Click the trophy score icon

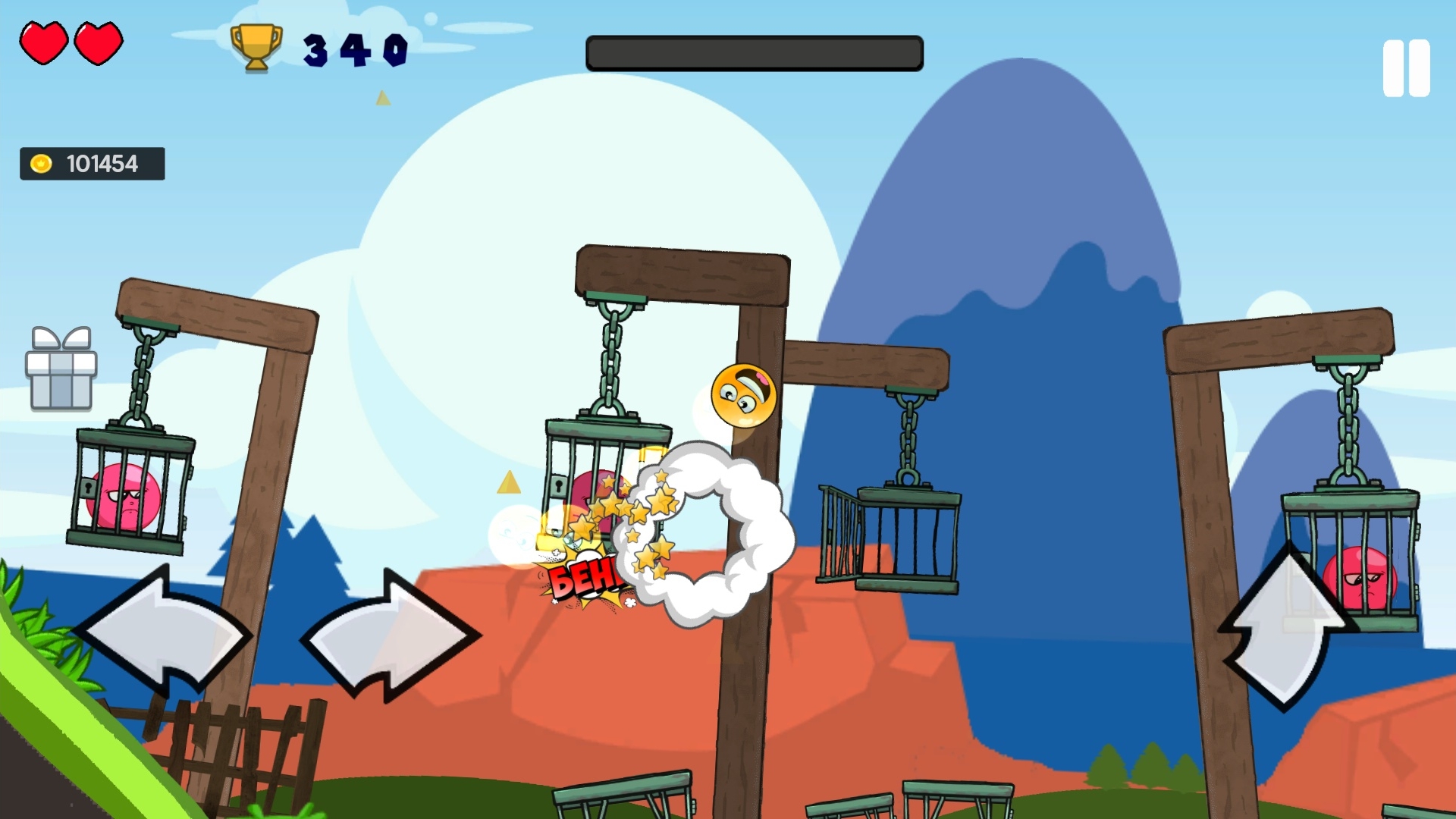pyautogui.click(x=255, y=49)
